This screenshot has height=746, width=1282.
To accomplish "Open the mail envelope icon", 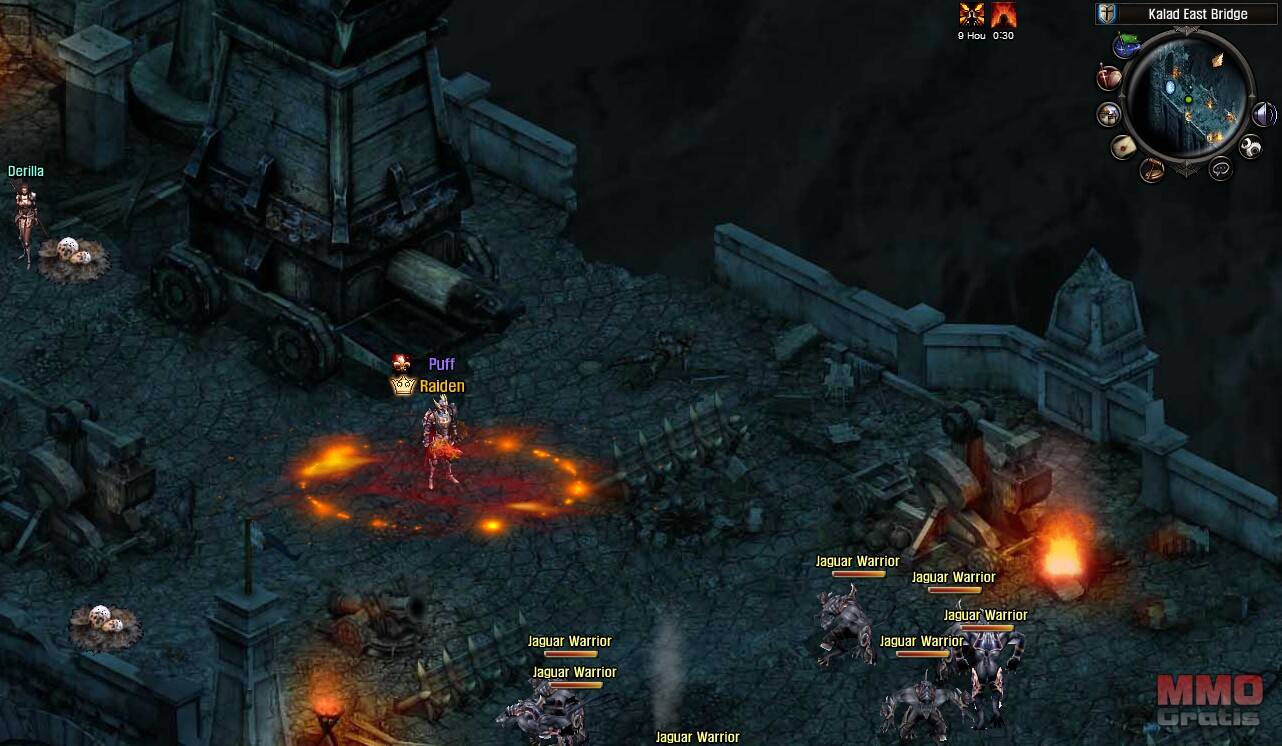I will click(1125, 147).
